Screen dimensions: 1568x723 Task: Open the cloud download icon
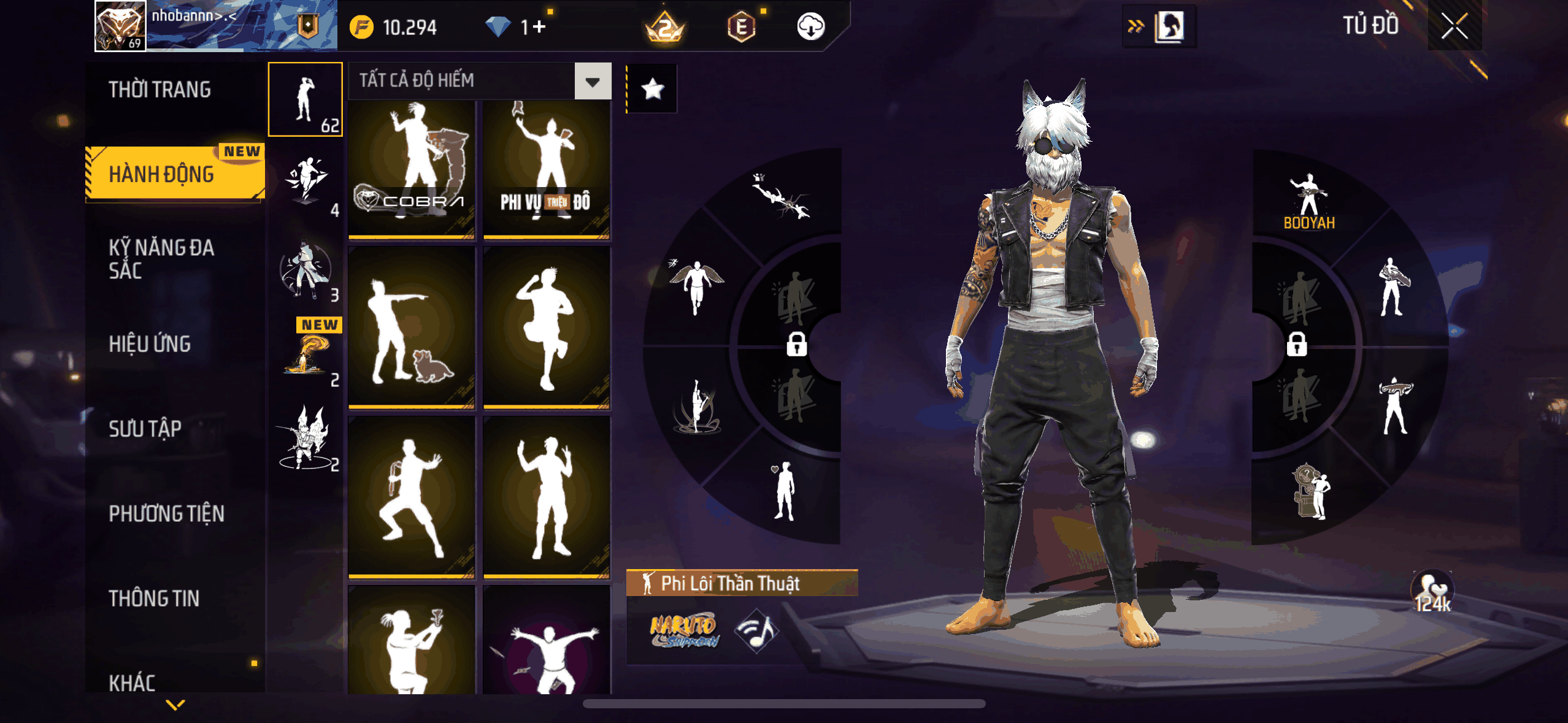(x=810, y=27)
